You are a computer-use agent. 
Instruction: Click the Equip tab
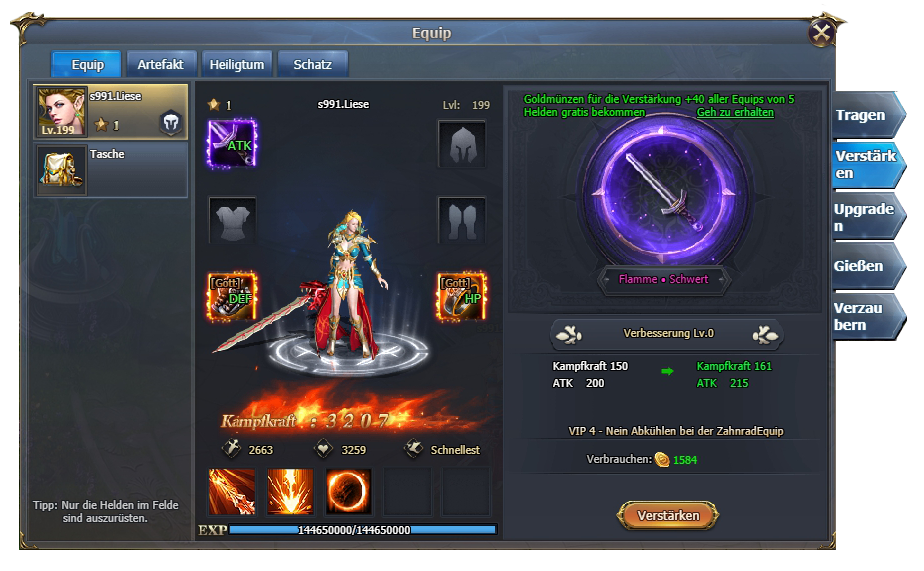pyautogui.click(x=87, y=64)
